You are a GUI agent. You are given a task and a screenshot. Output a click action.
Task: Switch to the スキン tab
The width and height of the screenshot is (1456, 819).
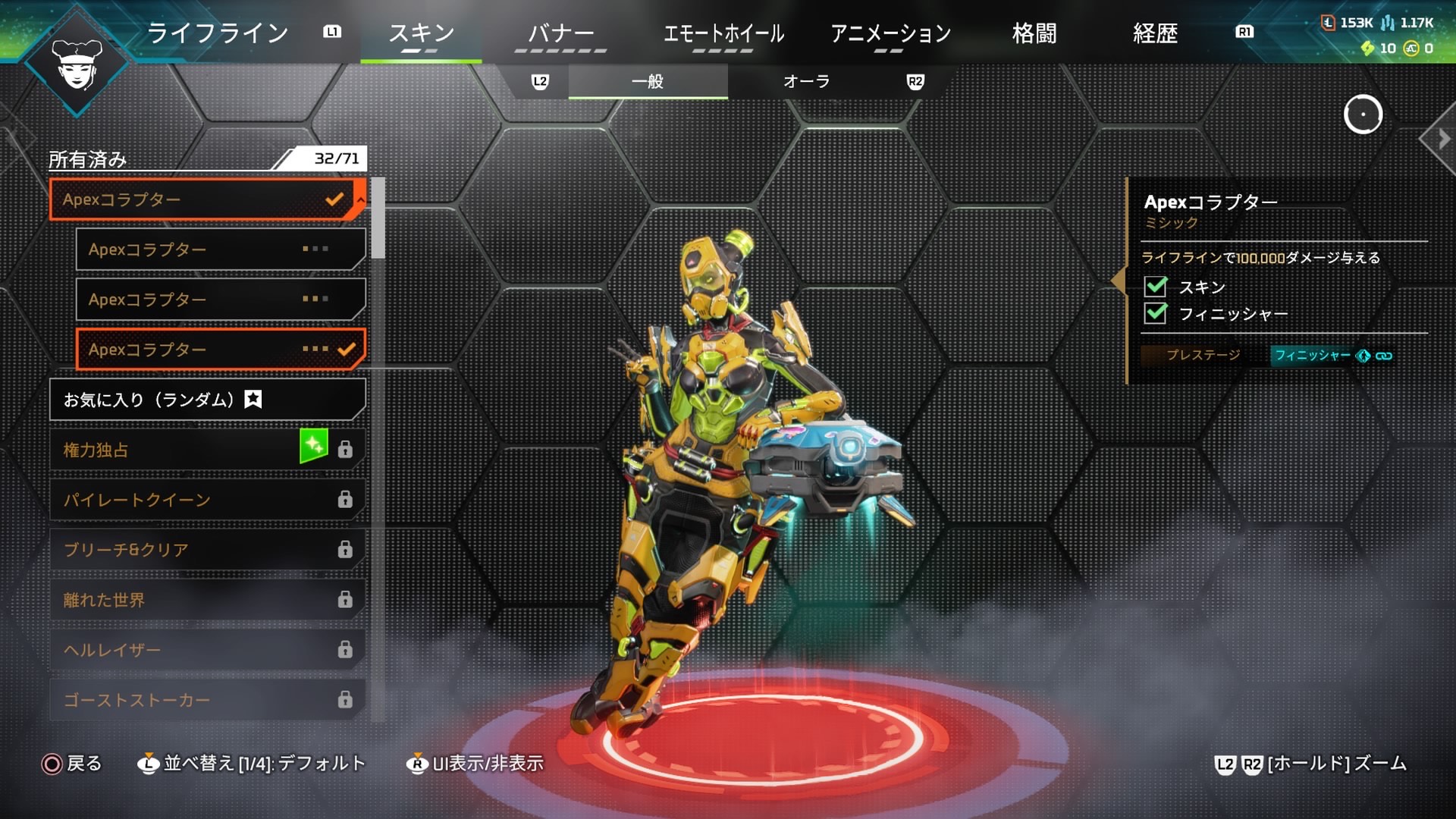pos(421,33)
